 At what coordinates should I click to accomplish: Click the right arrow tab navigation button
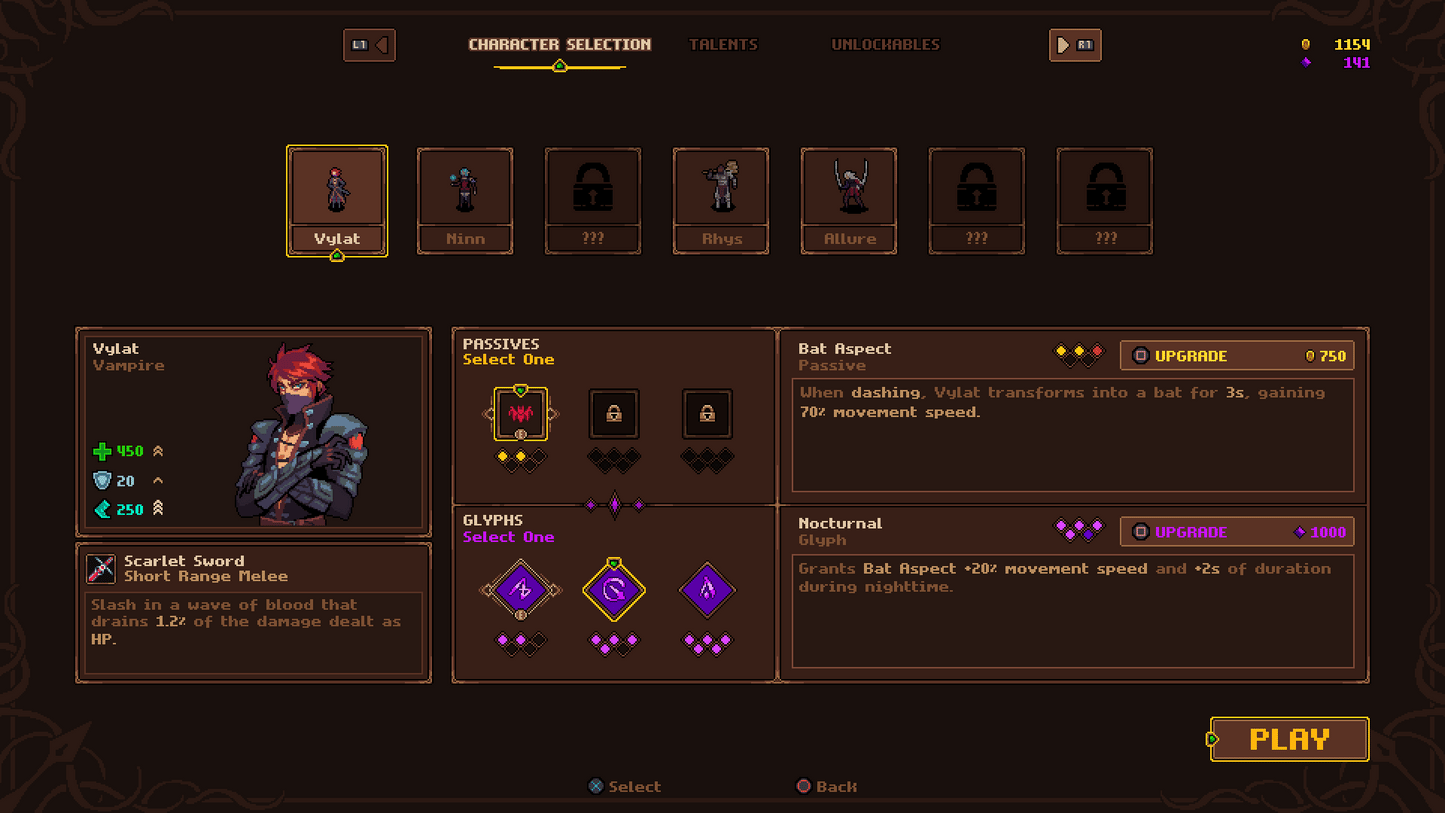[x=1075, y=45]
